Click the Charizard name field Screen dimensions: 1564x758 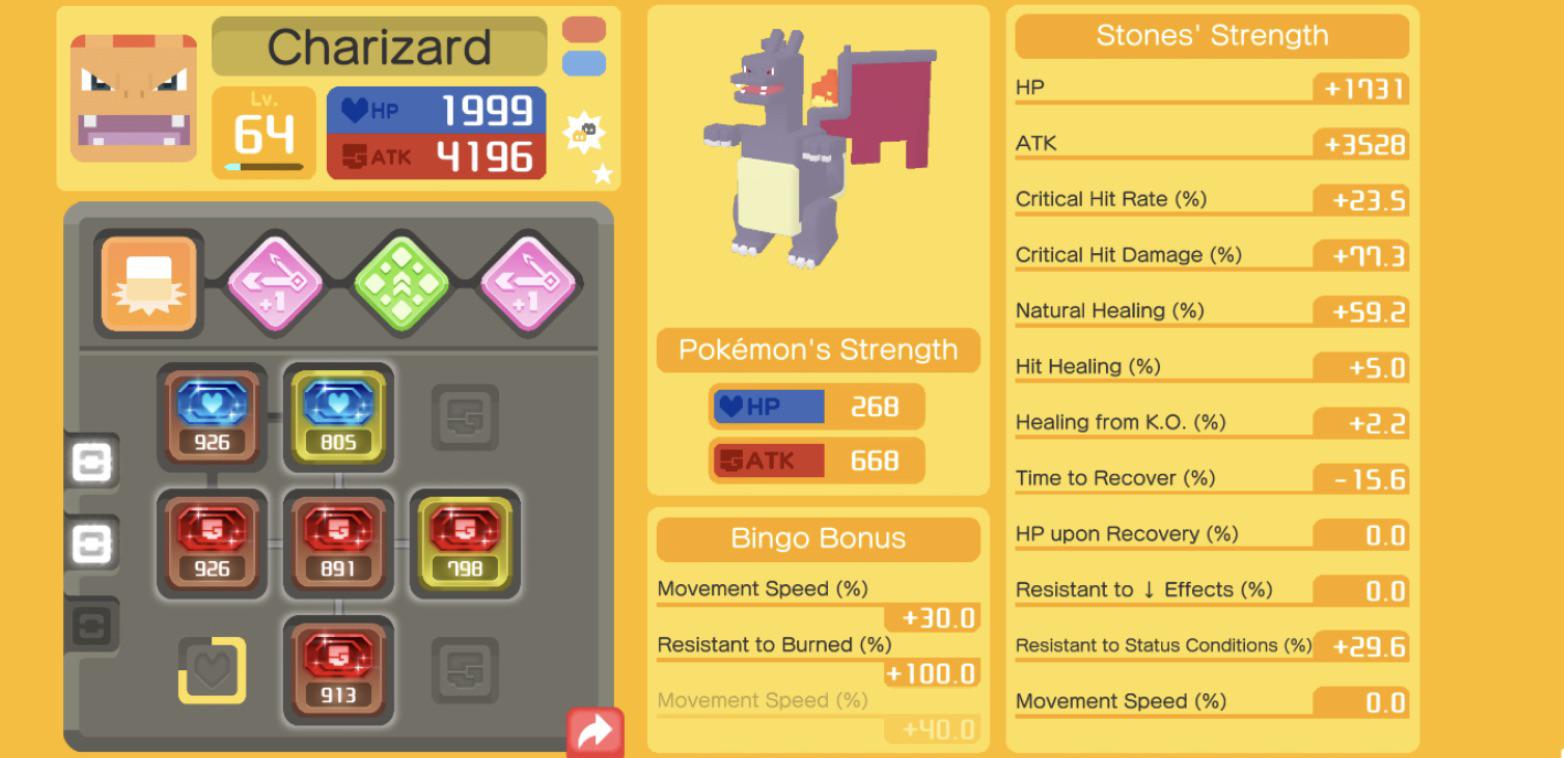pyautogui.click(x=380, y=46)
